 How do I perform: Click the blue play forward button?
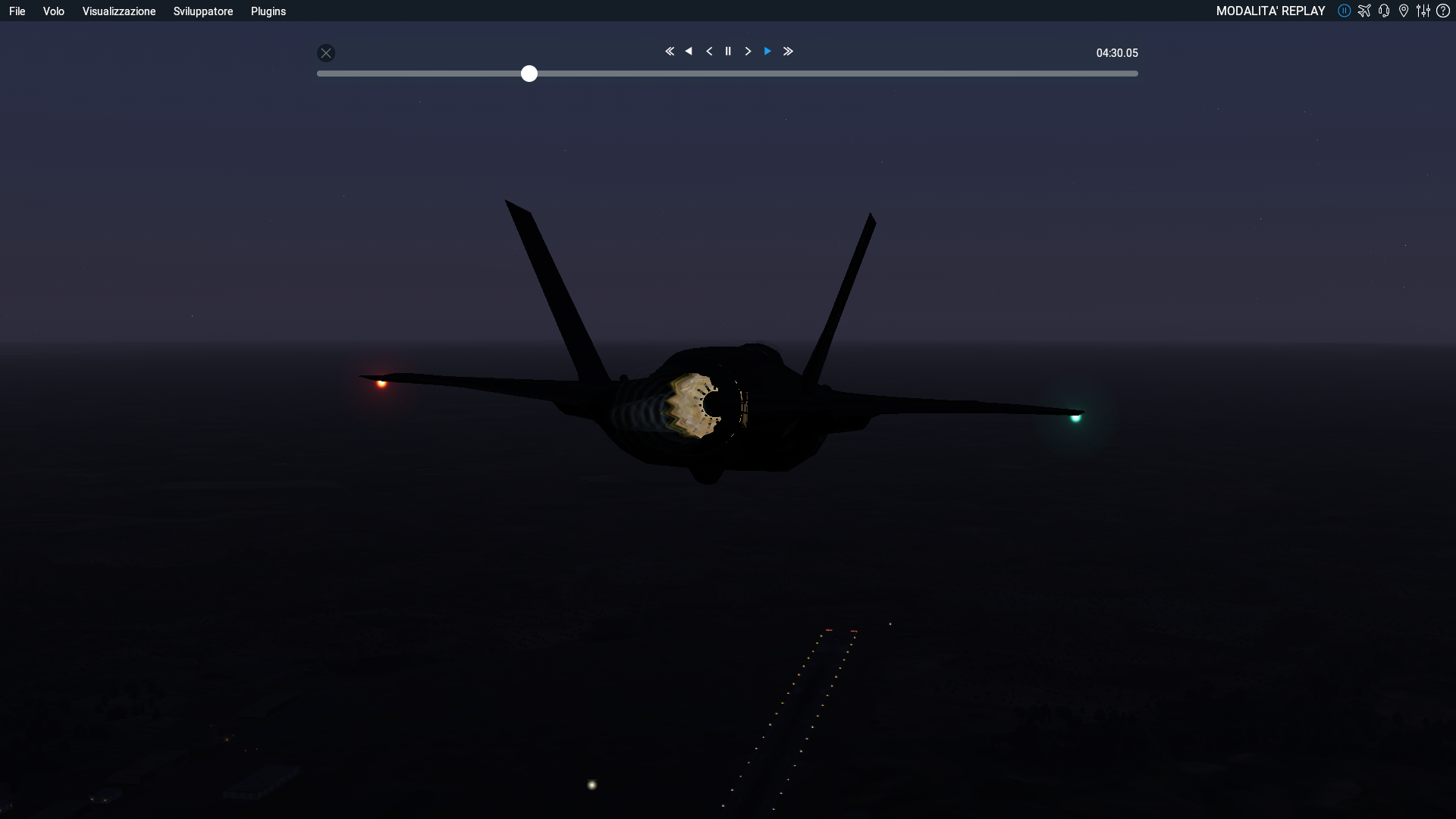(767, 52)
